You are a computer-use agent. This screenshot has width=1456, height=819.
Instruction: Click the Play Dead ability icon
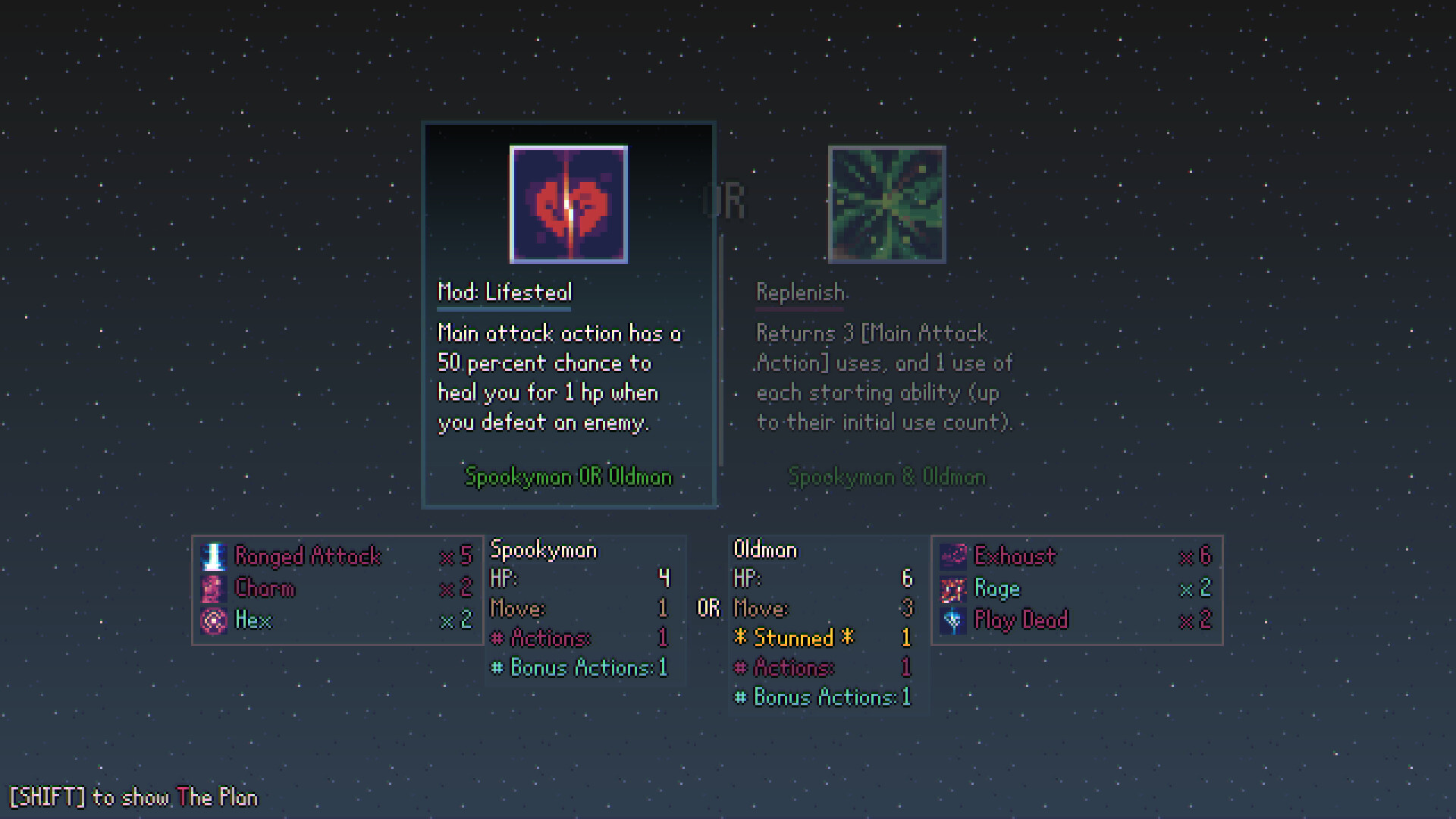pyautogui.click(x=952, y=620)
